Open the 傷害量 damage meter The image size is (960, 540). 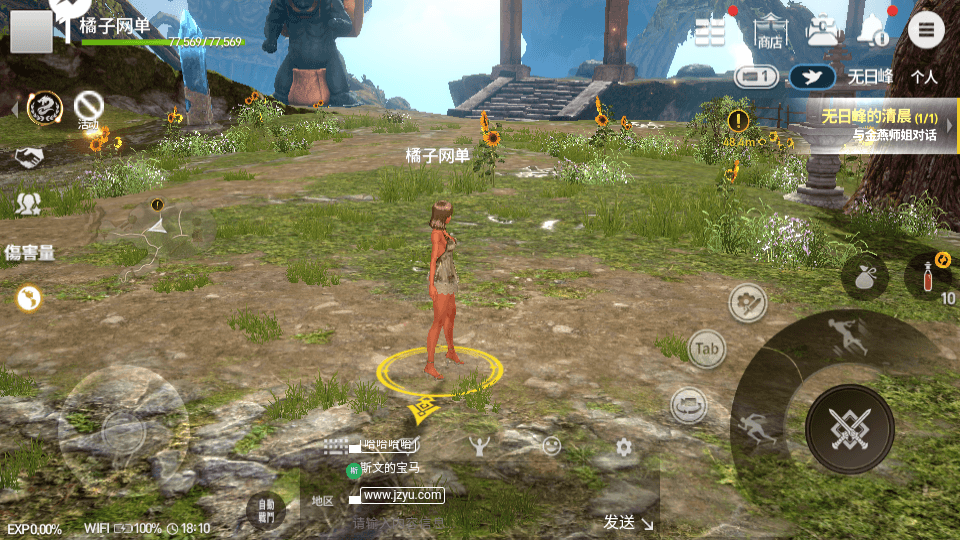click(x=29, y=252)
